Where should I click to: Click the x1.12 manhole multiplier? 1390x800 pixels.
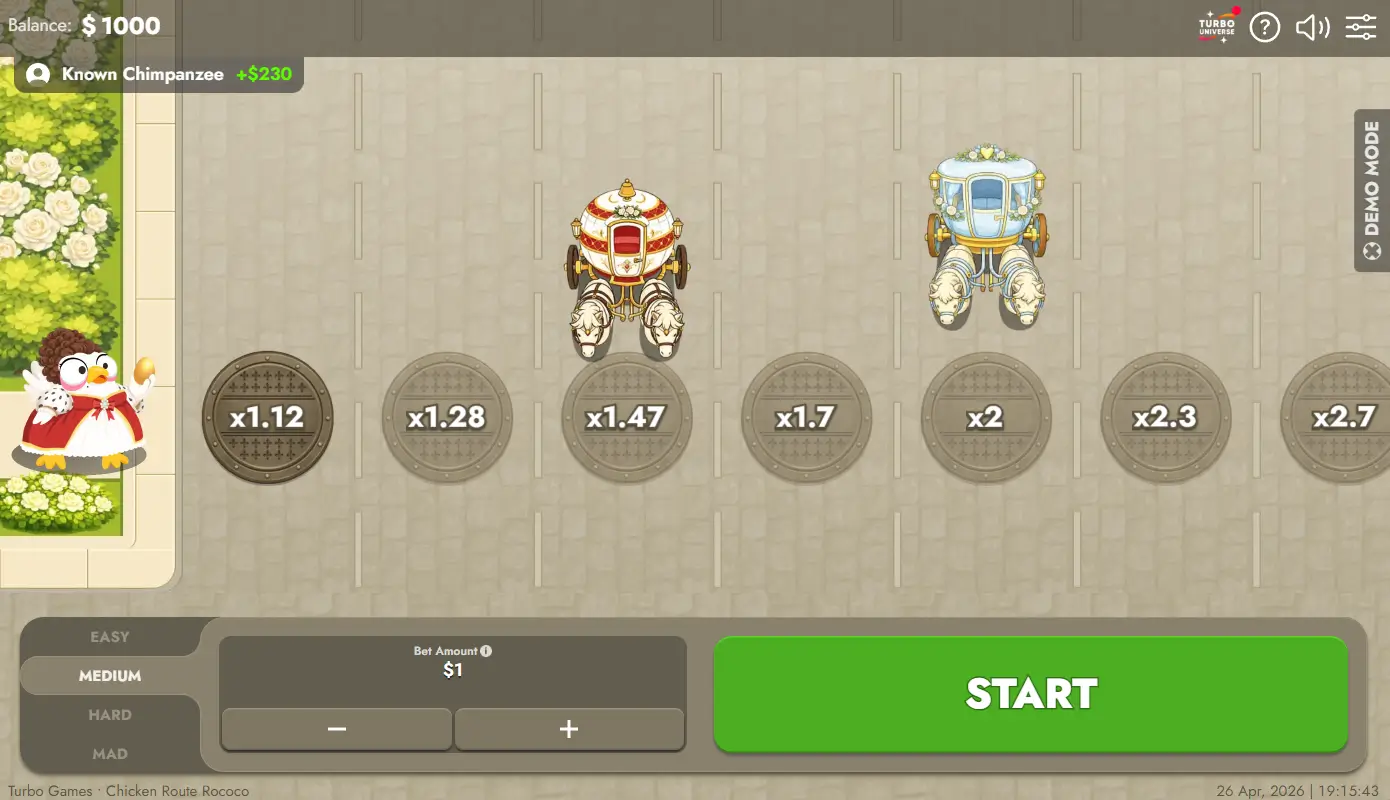(267, 418)
